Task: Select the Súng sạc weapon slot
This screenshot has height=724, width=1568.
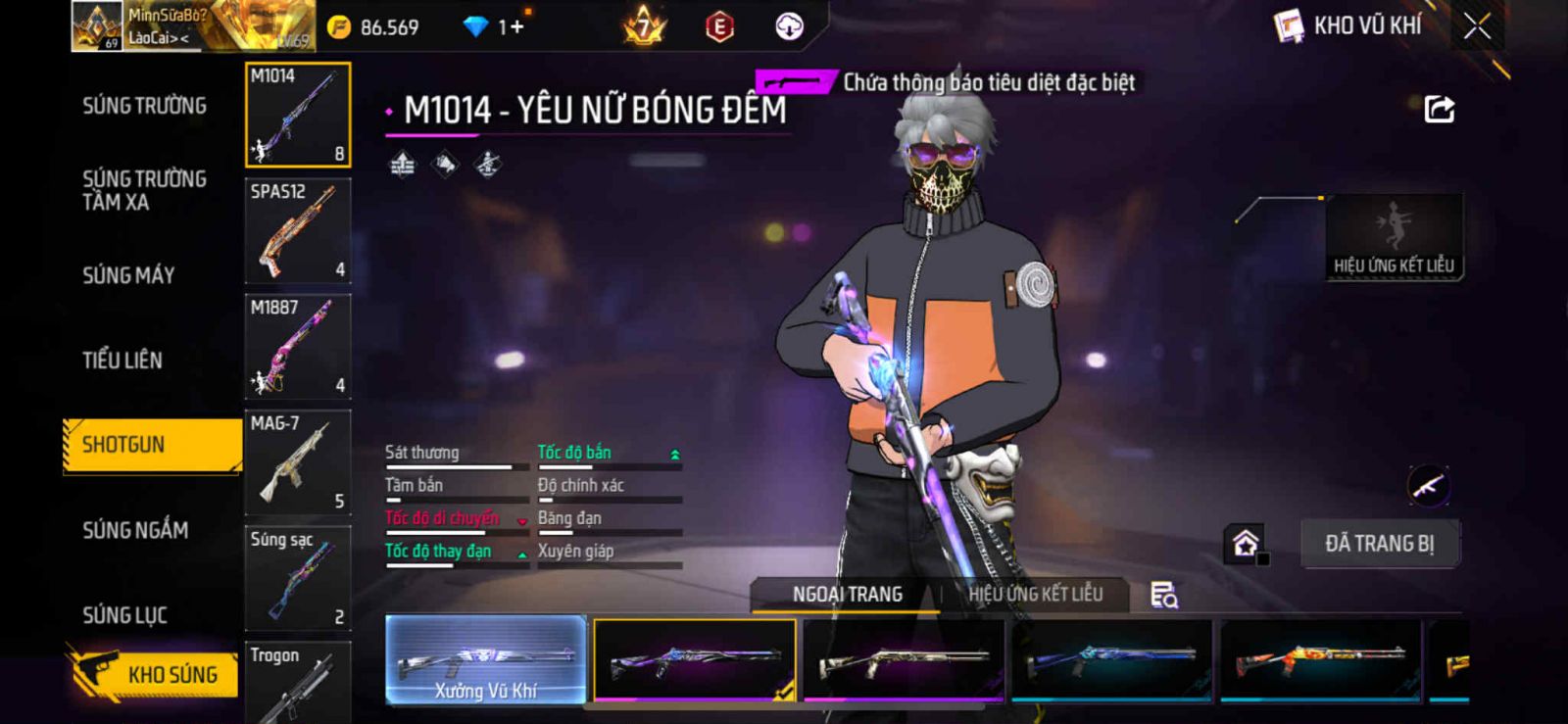Action: [x=298, y=578]
